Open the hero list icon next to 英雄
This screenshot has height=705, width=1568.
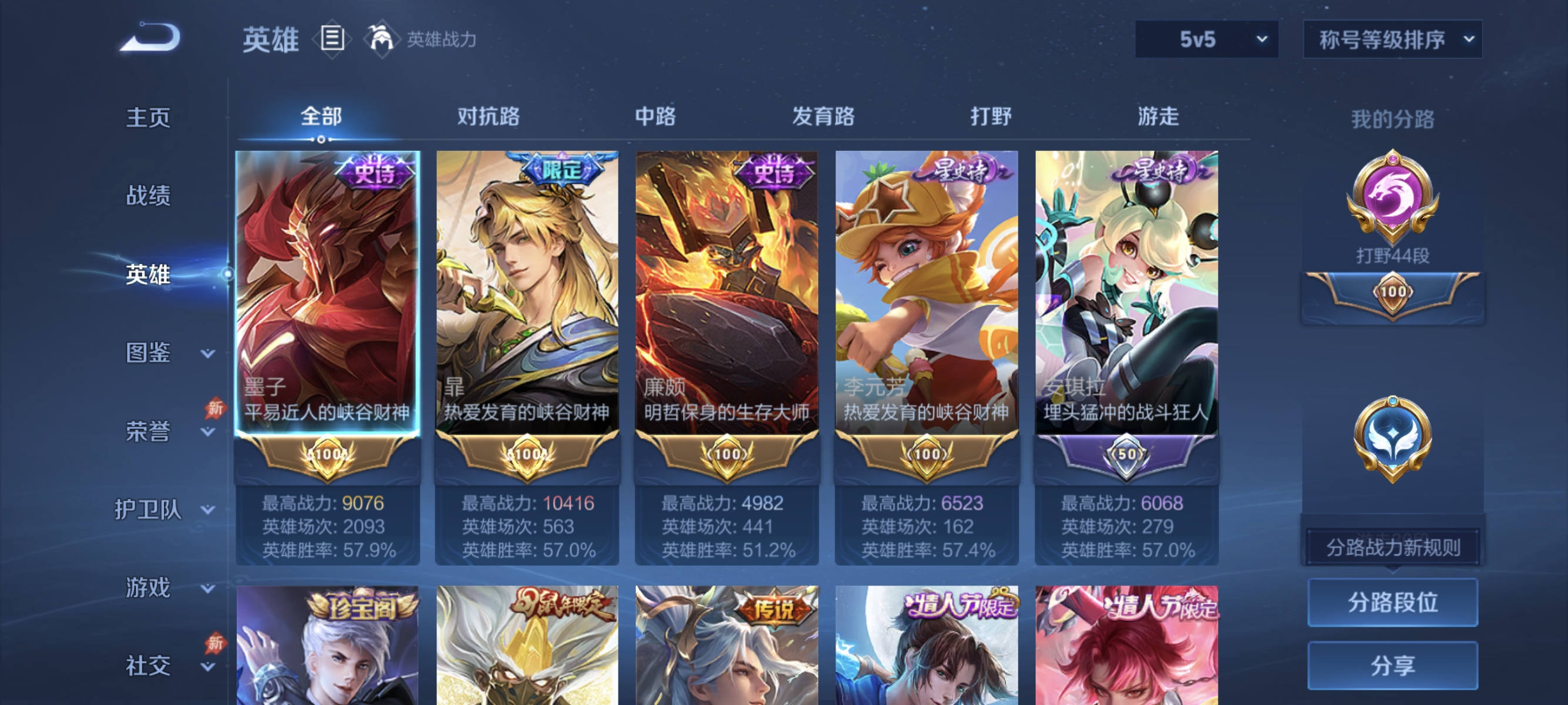click(332, 38)
